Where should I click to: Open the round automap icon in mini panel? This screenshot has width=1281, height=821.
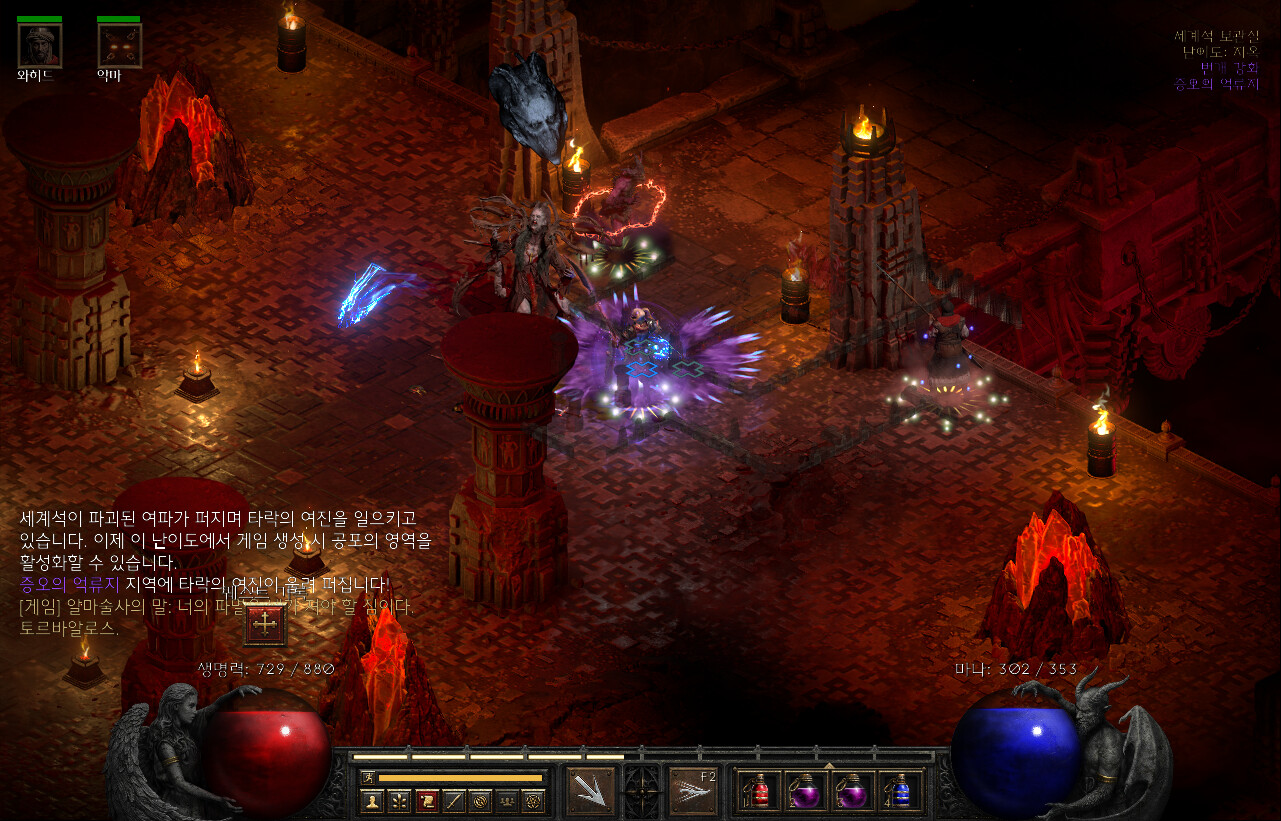point(480,801)
